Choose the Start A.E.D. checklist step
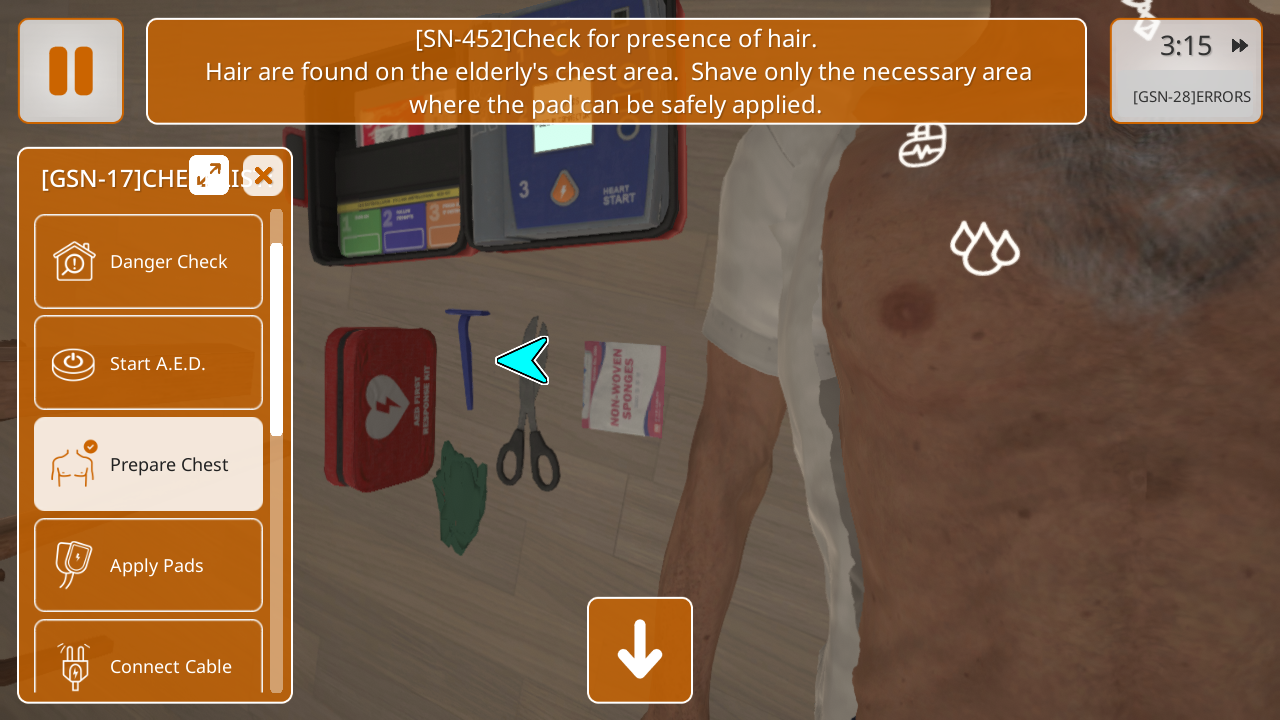 [x=148, y=363]
